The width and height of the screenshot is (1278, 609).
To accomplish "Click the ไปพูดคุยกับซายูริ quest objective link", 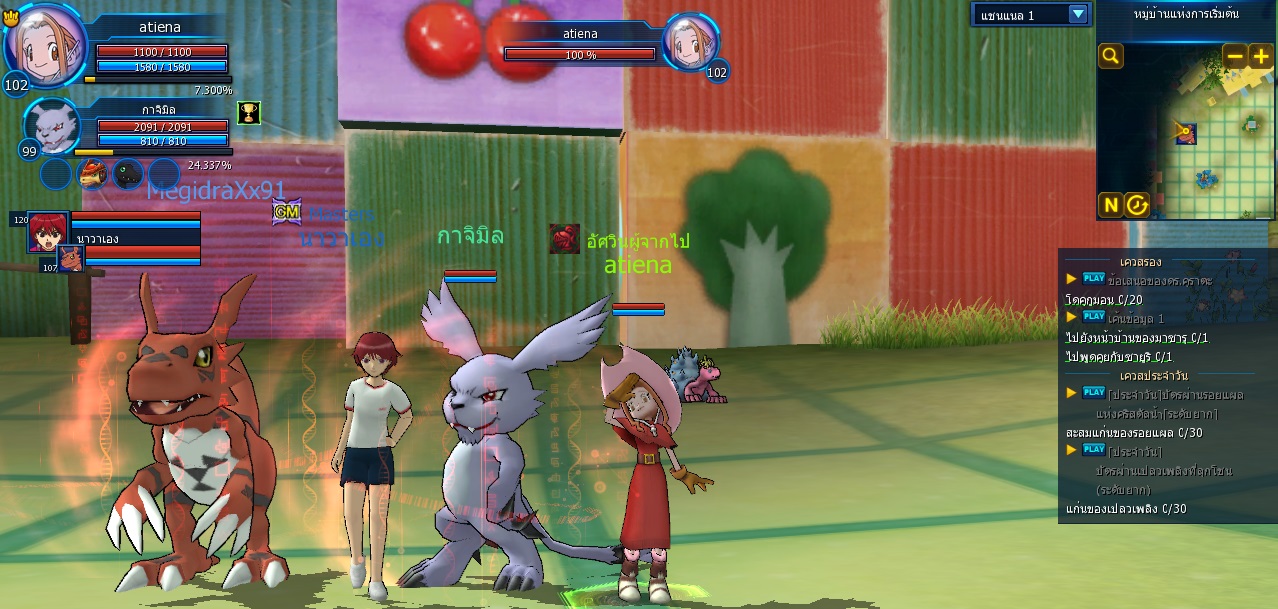I will 1118,357.
